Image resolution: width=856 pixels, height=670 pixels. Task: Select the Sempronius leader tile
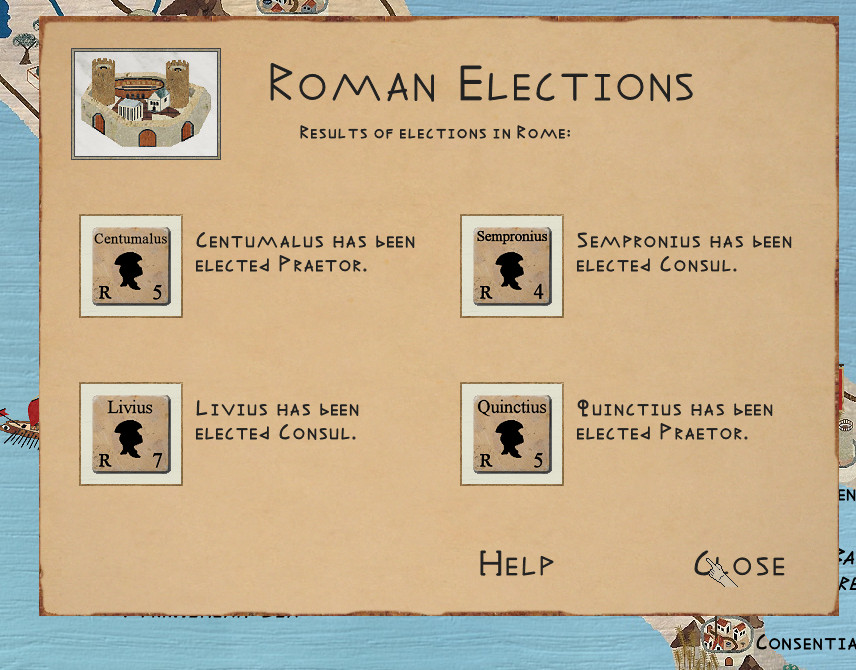tap(512, 266)
